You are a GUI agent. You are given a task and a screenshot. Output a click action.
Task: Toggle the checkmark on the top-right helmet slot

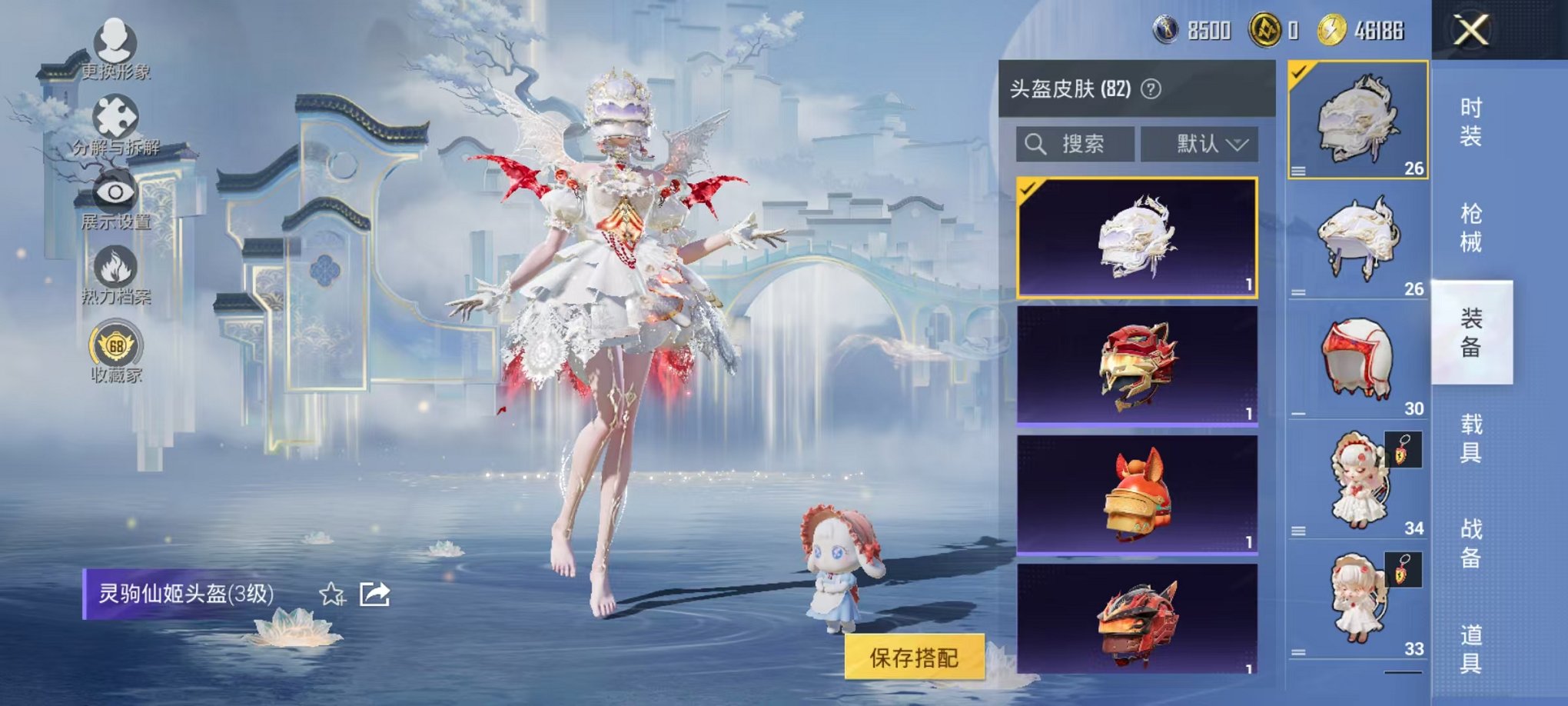(x=1301, y=73)
